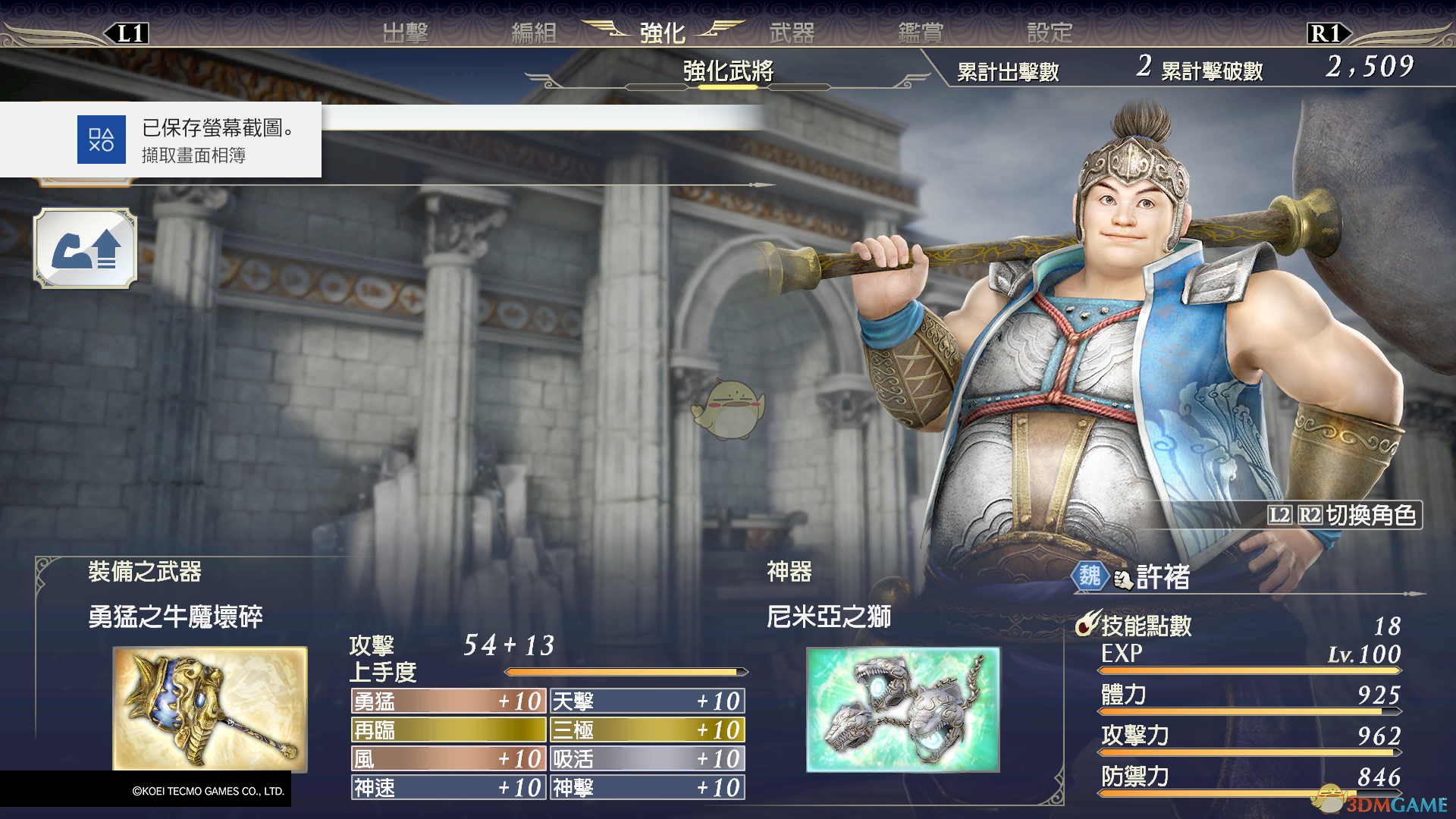Viewport: 1456px width, 819px height.
Task: Open the screenshot saved notification
Action: point(161,140)
